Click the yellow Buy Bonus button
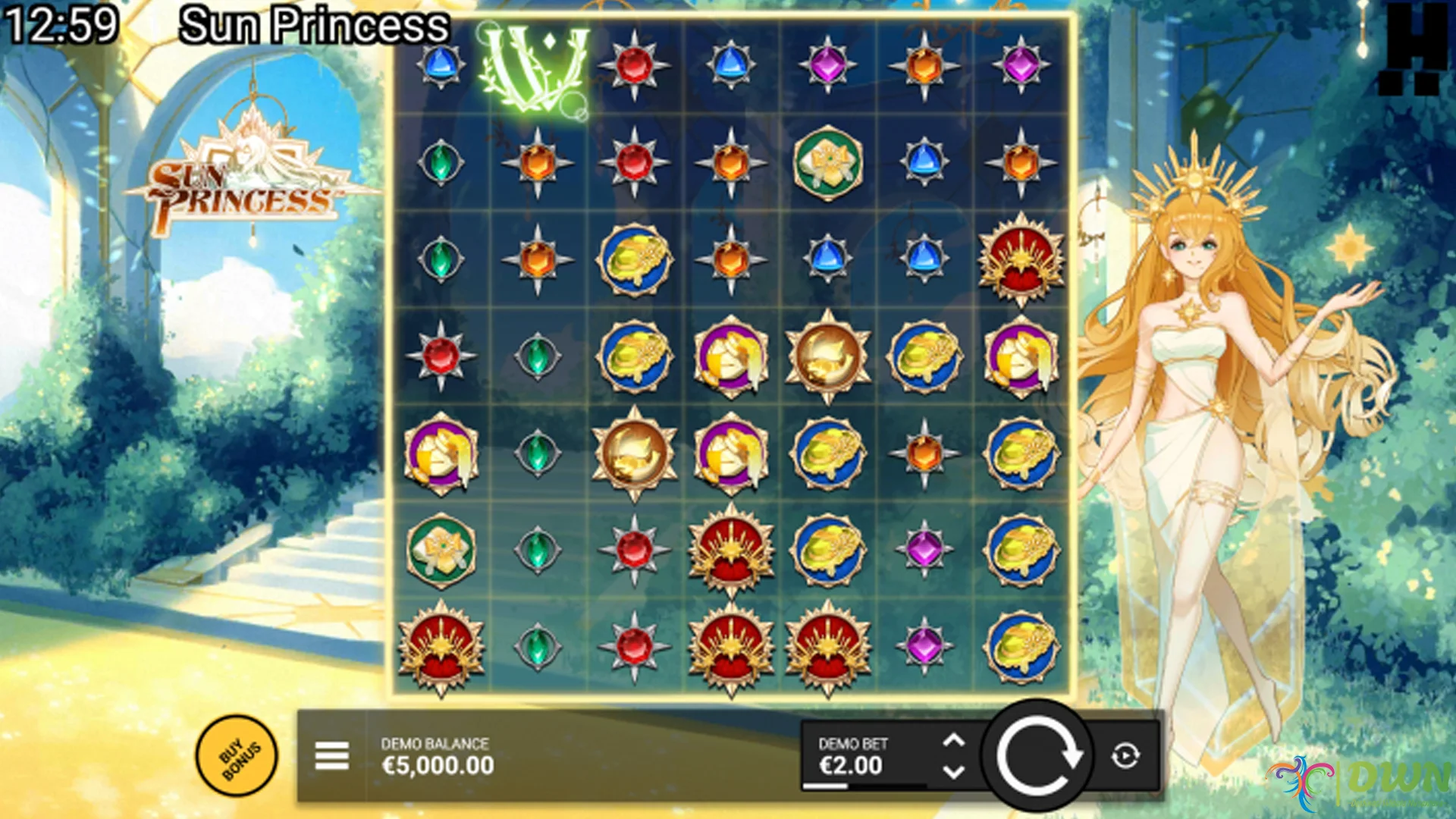 [x=237, y=756]
